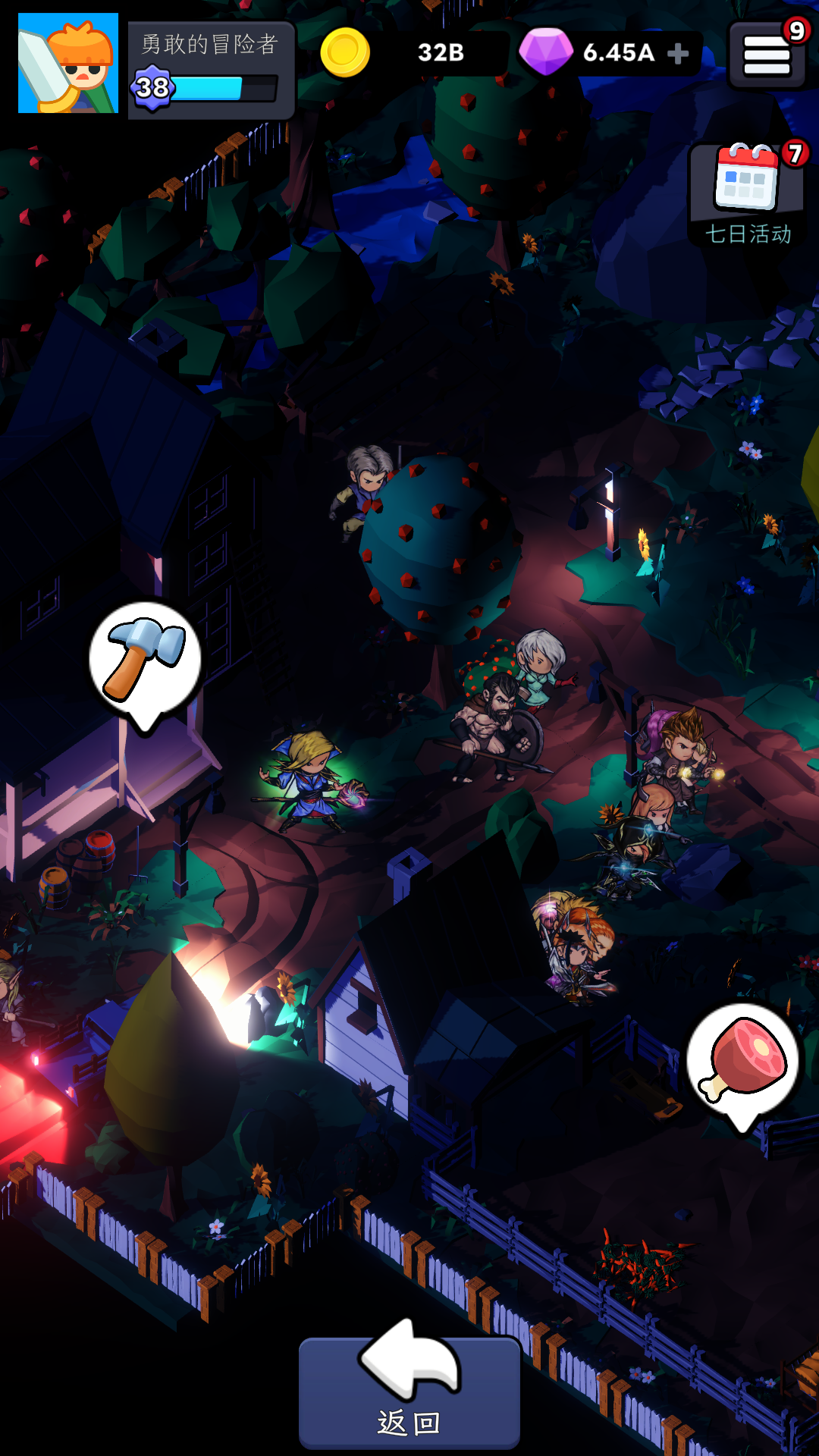The height and width of the screenshot is (1456, 819).
Task: Tap the gold coin currency icon
Action: pos(345,52)
